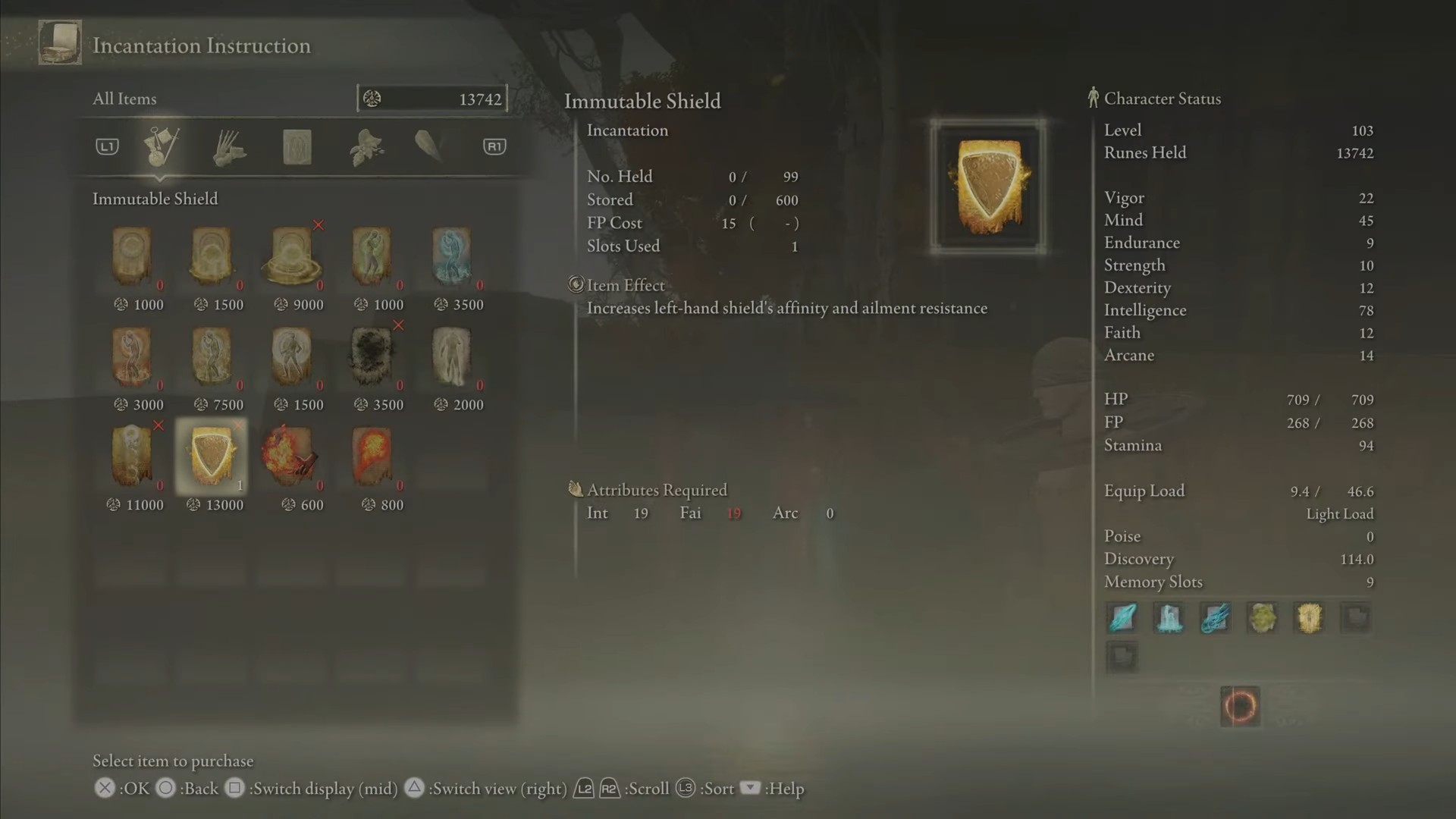This screenshot has width=1456, height=819.
Task: Choose the incantation priced 9000 runes
Action: 292,256
